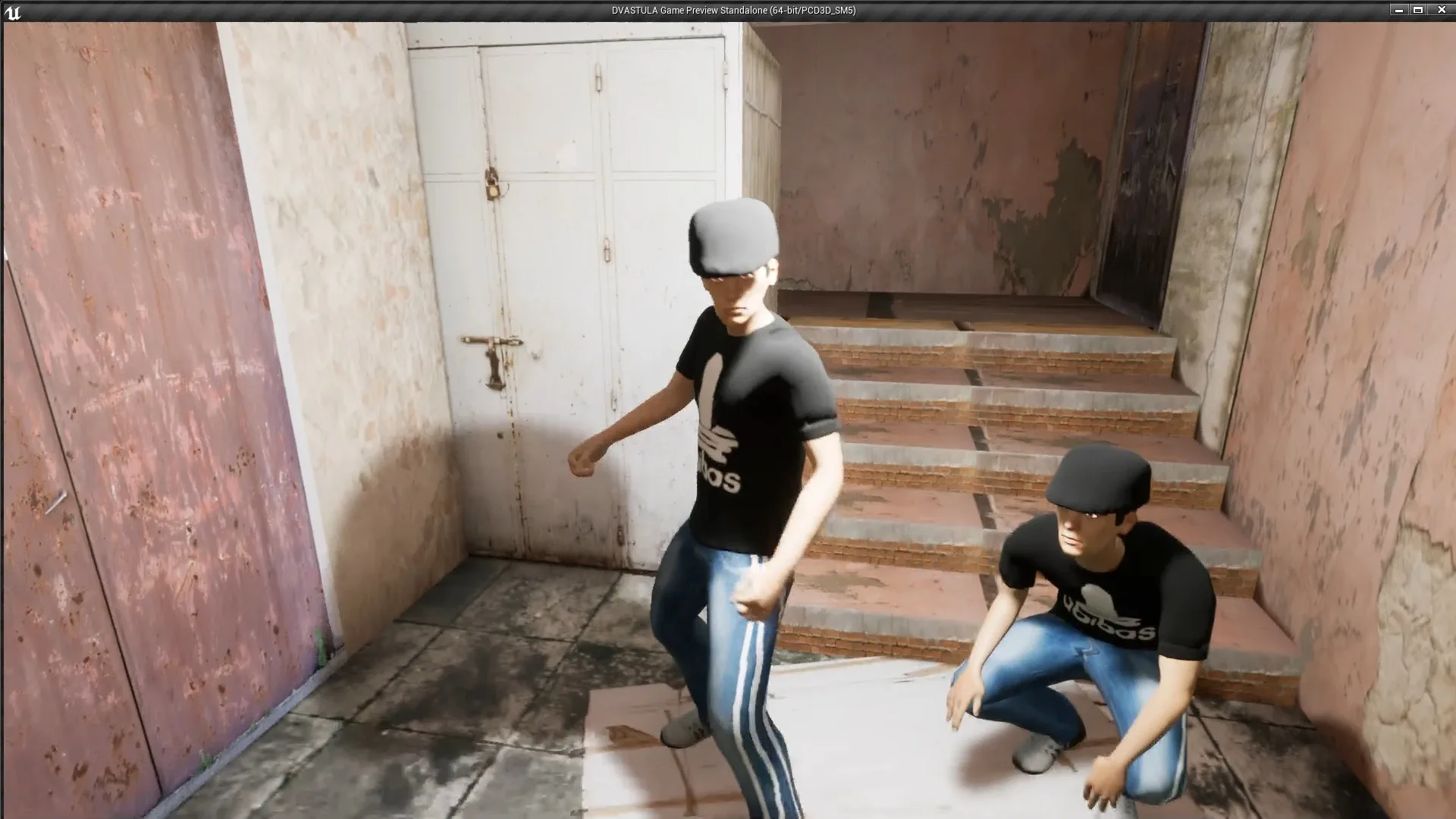Close the DVASTULA game preview window
1456x819 pixels.
(1441, 10)
